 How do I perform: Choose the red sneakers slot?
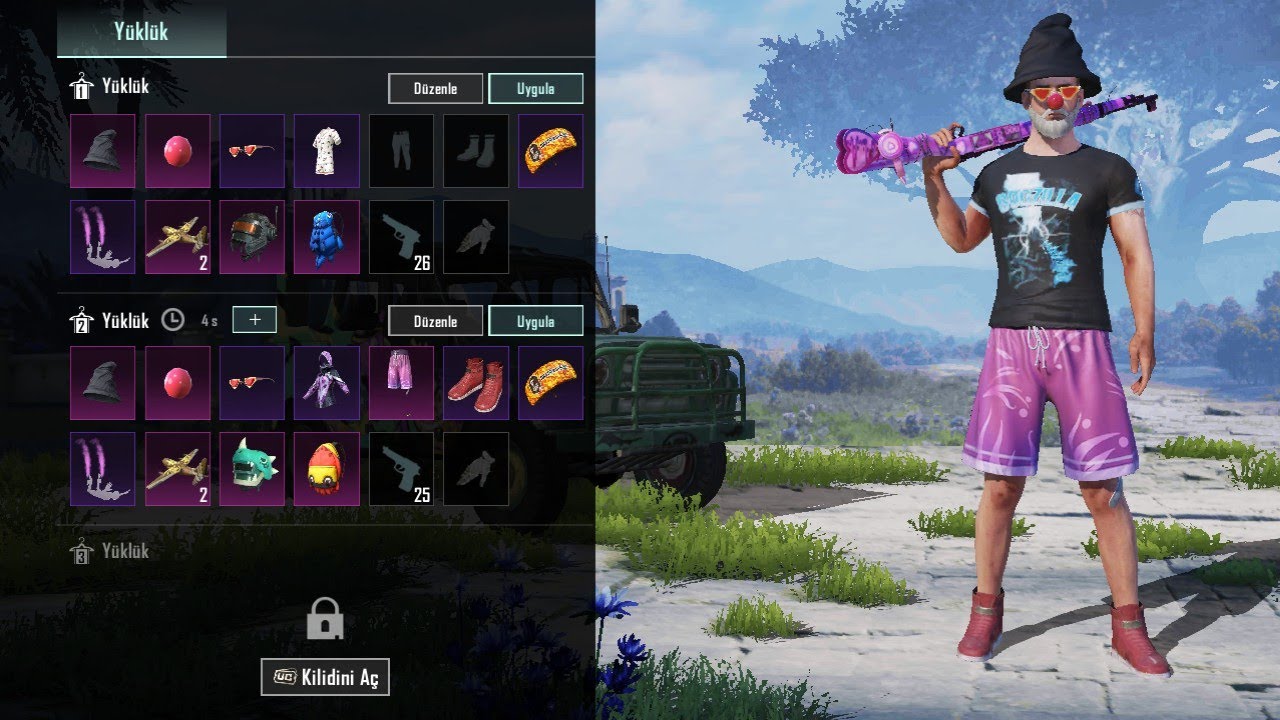[x=476, y=383]
